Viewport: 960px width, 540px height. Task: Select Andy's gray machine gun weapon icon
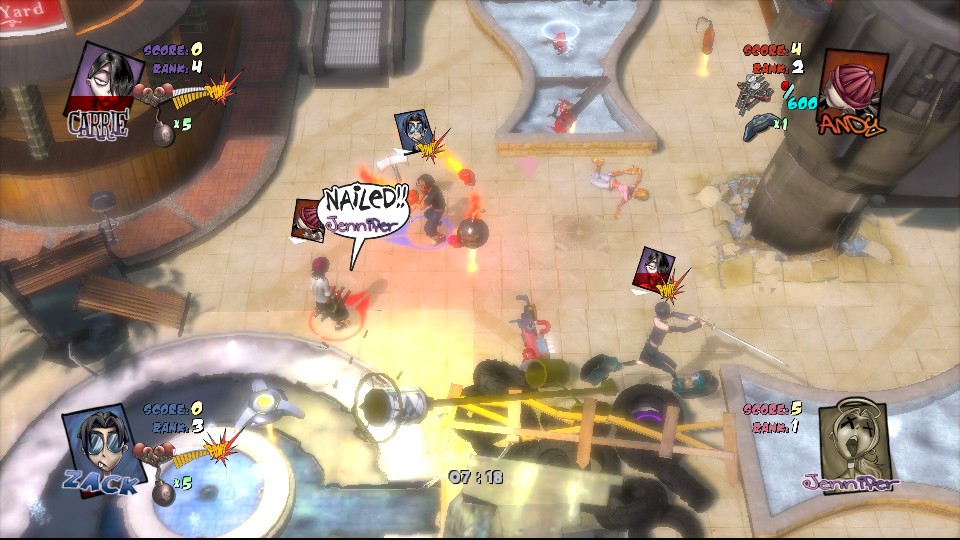click(x=759, y=90)
